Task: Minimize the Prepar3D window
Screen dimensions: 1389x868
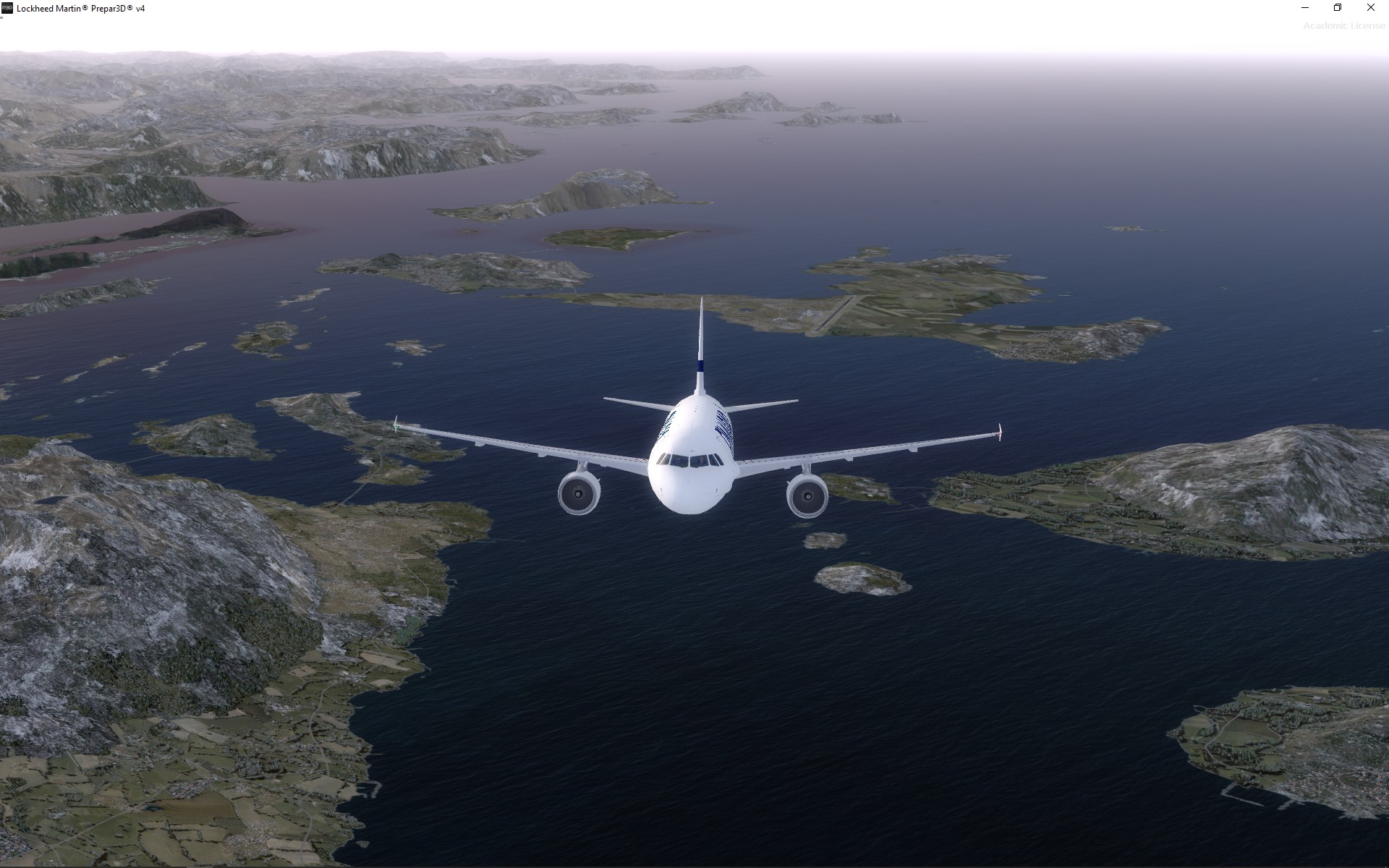Action: pyautogui.click(x=1305, y=8)
